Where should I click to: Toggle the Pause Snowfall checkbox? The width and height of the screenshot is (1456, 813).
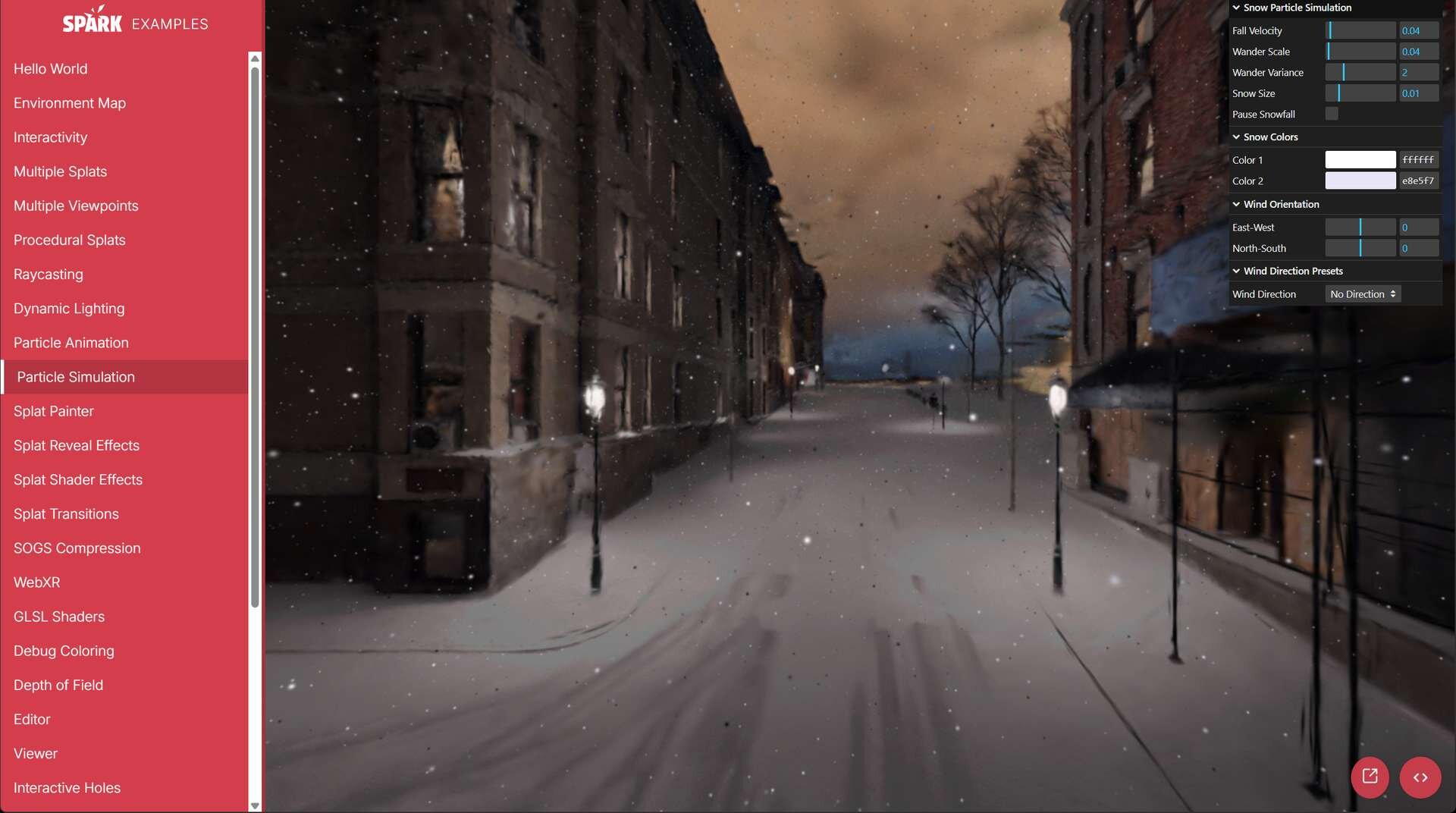pyautogui.click(x=1332, y=115)
